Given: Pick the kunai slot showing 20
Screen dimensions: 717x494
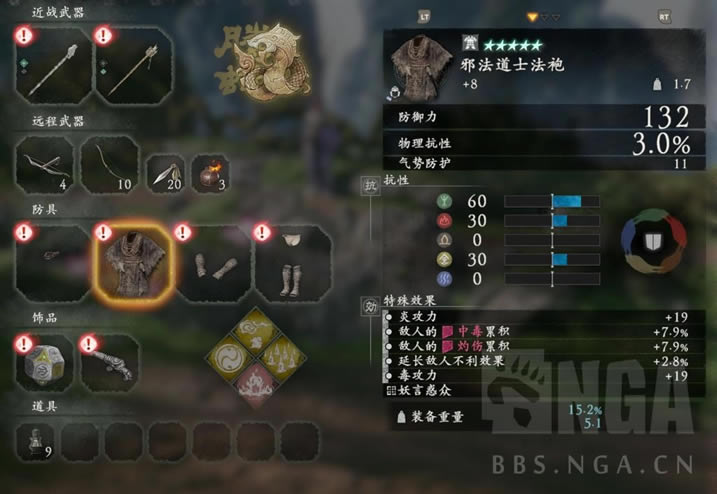Looking at the screenshot, I should click(165, 173).
